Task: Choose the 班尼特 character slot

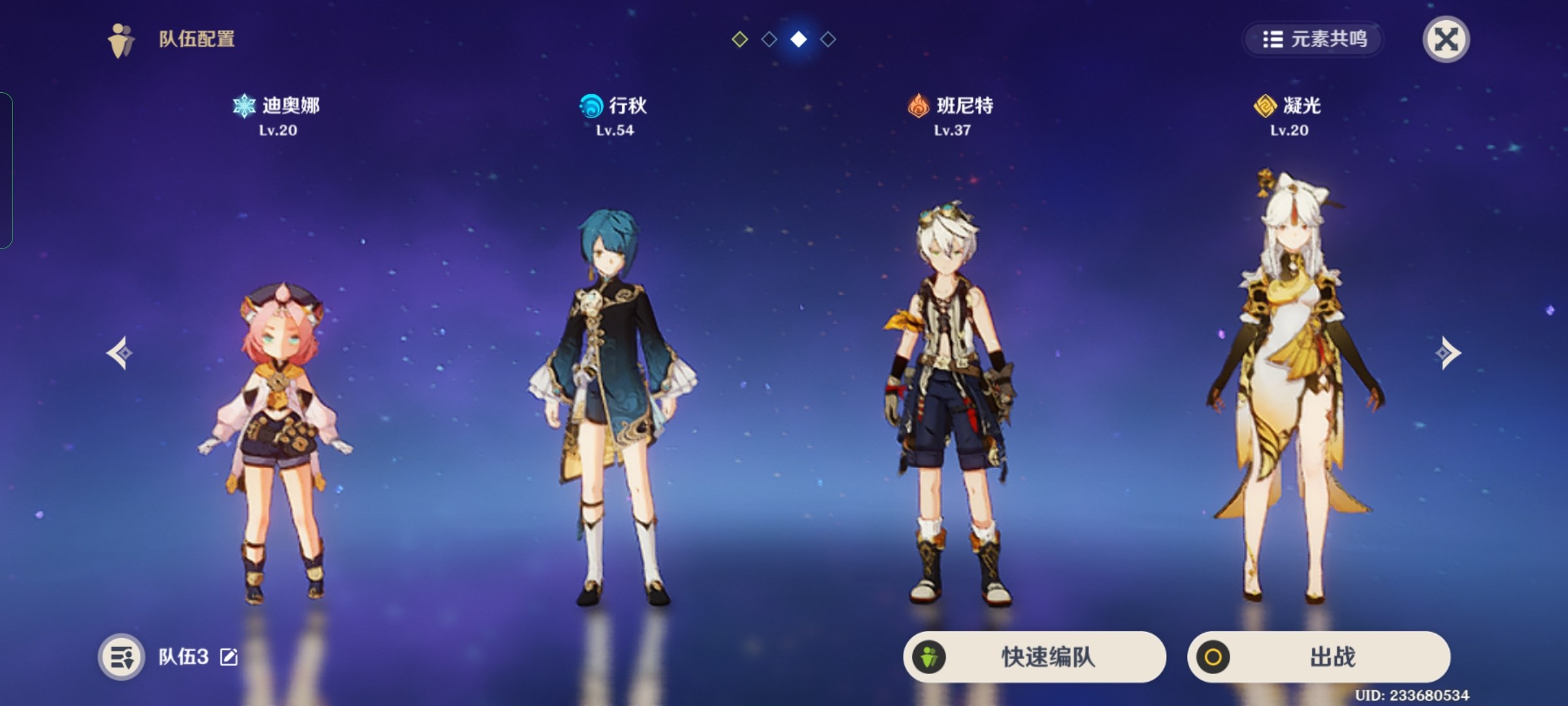Action: (951, 405)
